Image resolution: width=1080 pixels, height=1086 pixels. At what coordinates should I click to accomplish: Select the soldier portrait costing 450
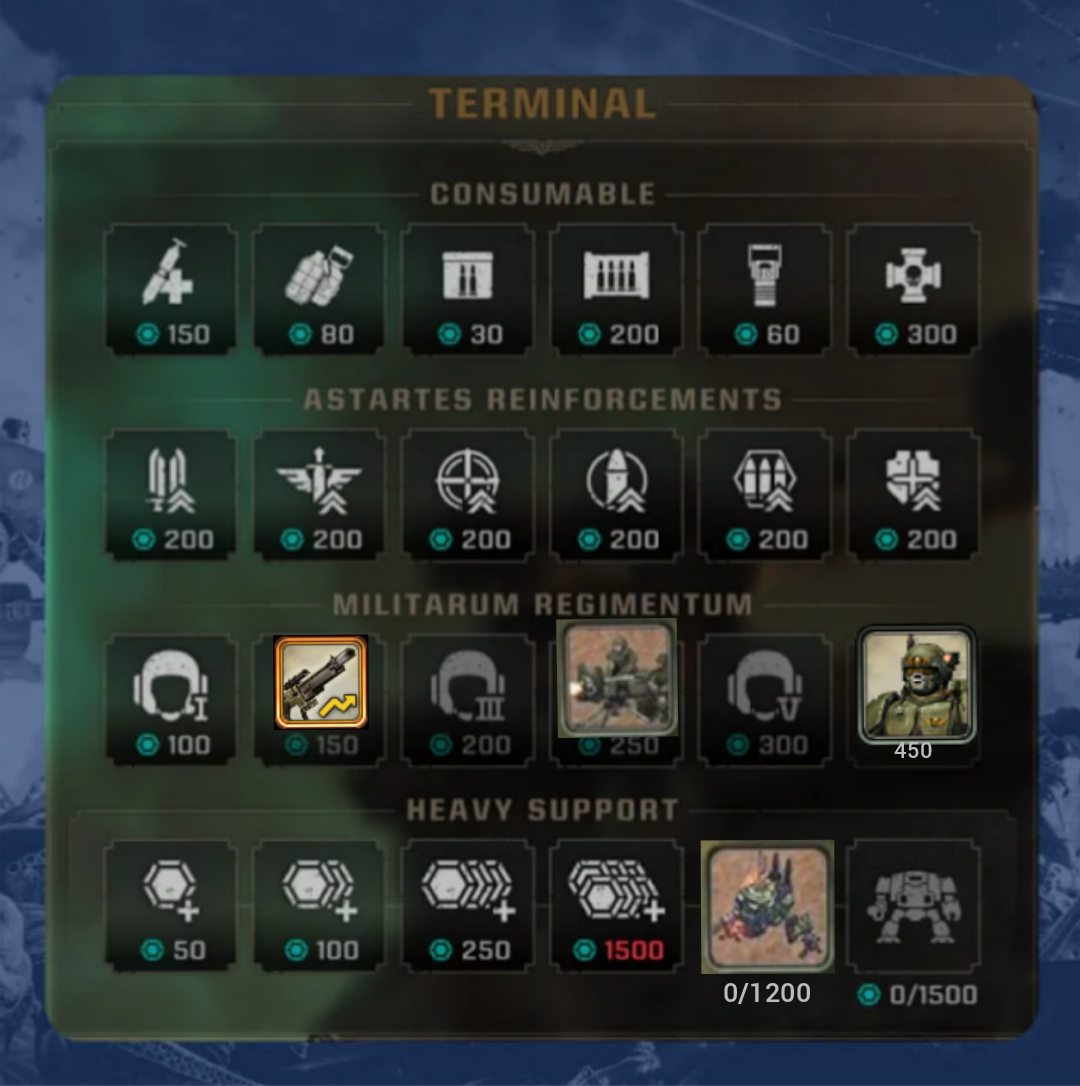point(916,685)
